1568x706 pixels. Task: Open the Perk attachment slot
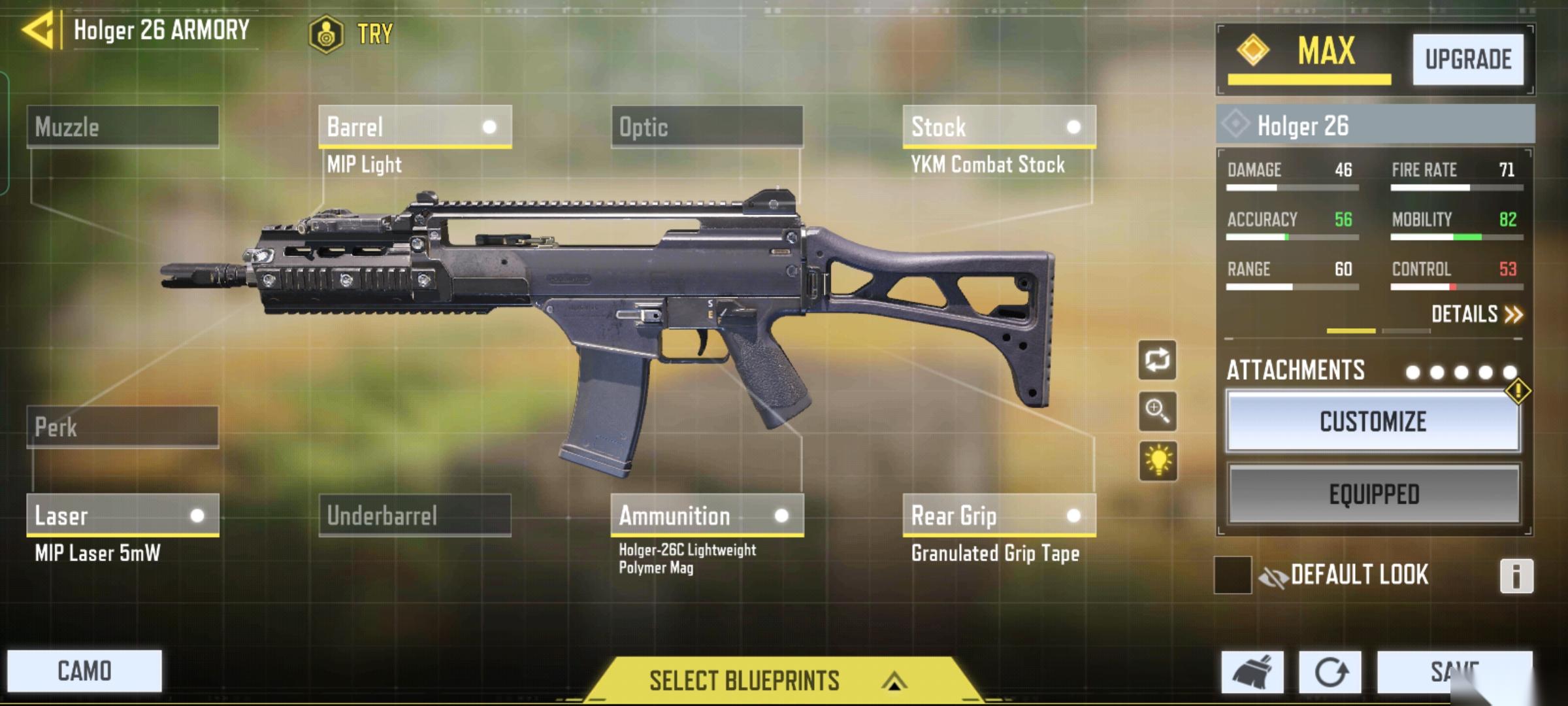point(123,428)
